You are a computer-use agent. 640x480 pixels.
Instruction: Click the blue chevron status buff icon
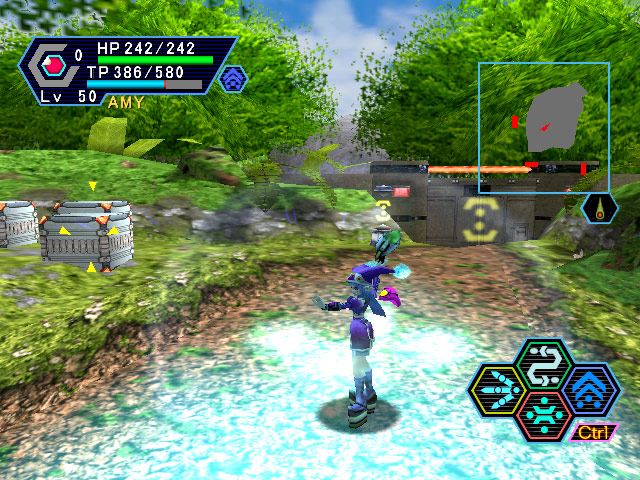(x=233, y=79)
